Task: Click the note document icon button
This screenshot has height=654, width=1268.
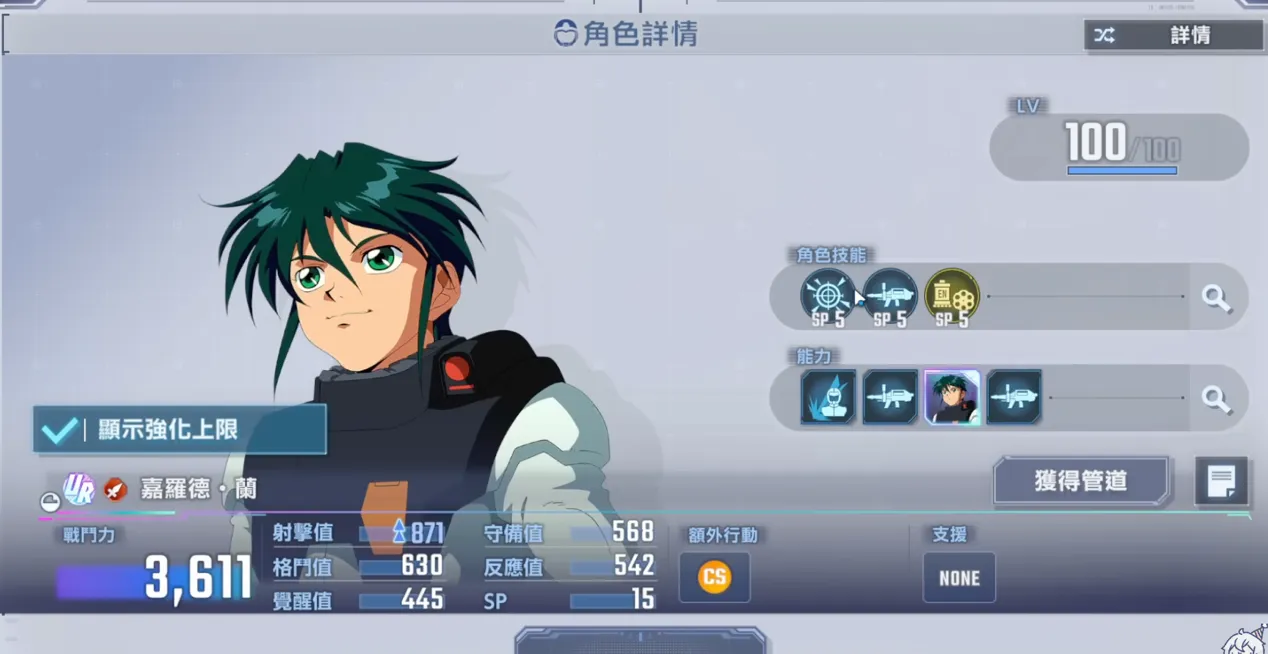Action: tap(1221, 481)
